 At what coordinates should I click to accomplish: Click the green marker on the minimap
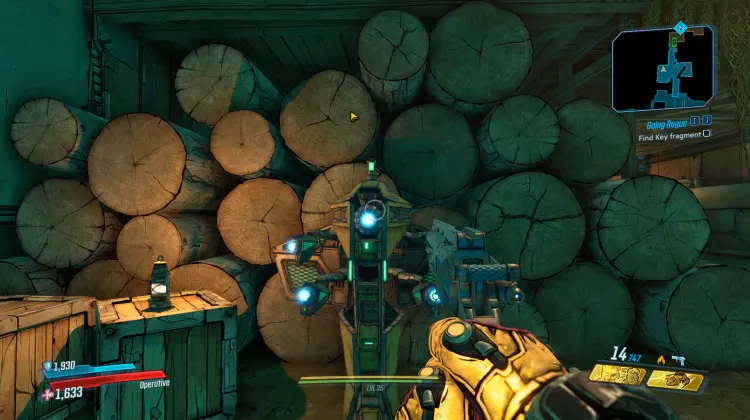(x=674, y=42)
